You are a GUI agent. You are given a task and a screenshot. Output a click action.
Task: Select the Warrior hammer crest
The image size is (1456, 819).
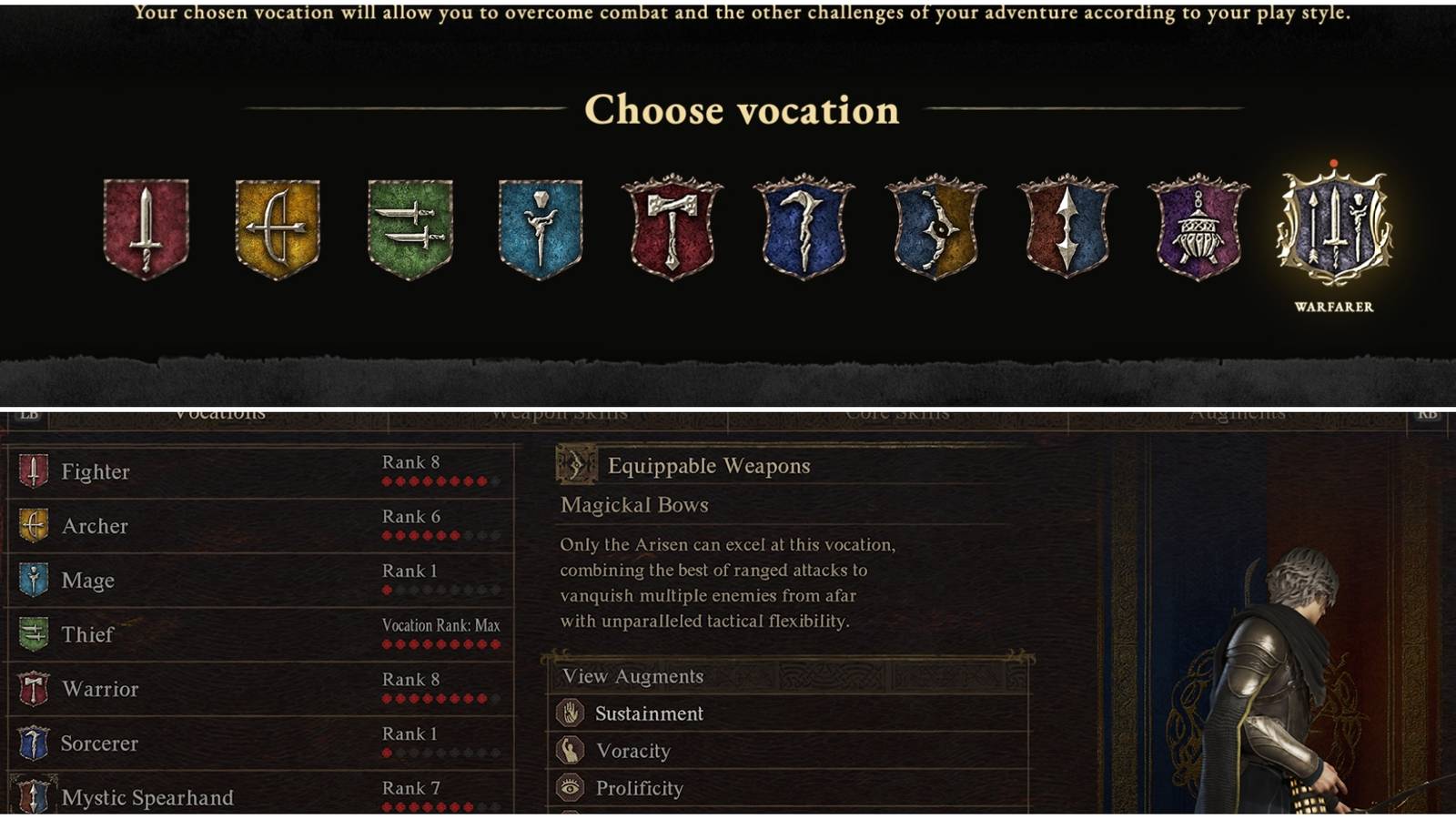pos(673,227)
